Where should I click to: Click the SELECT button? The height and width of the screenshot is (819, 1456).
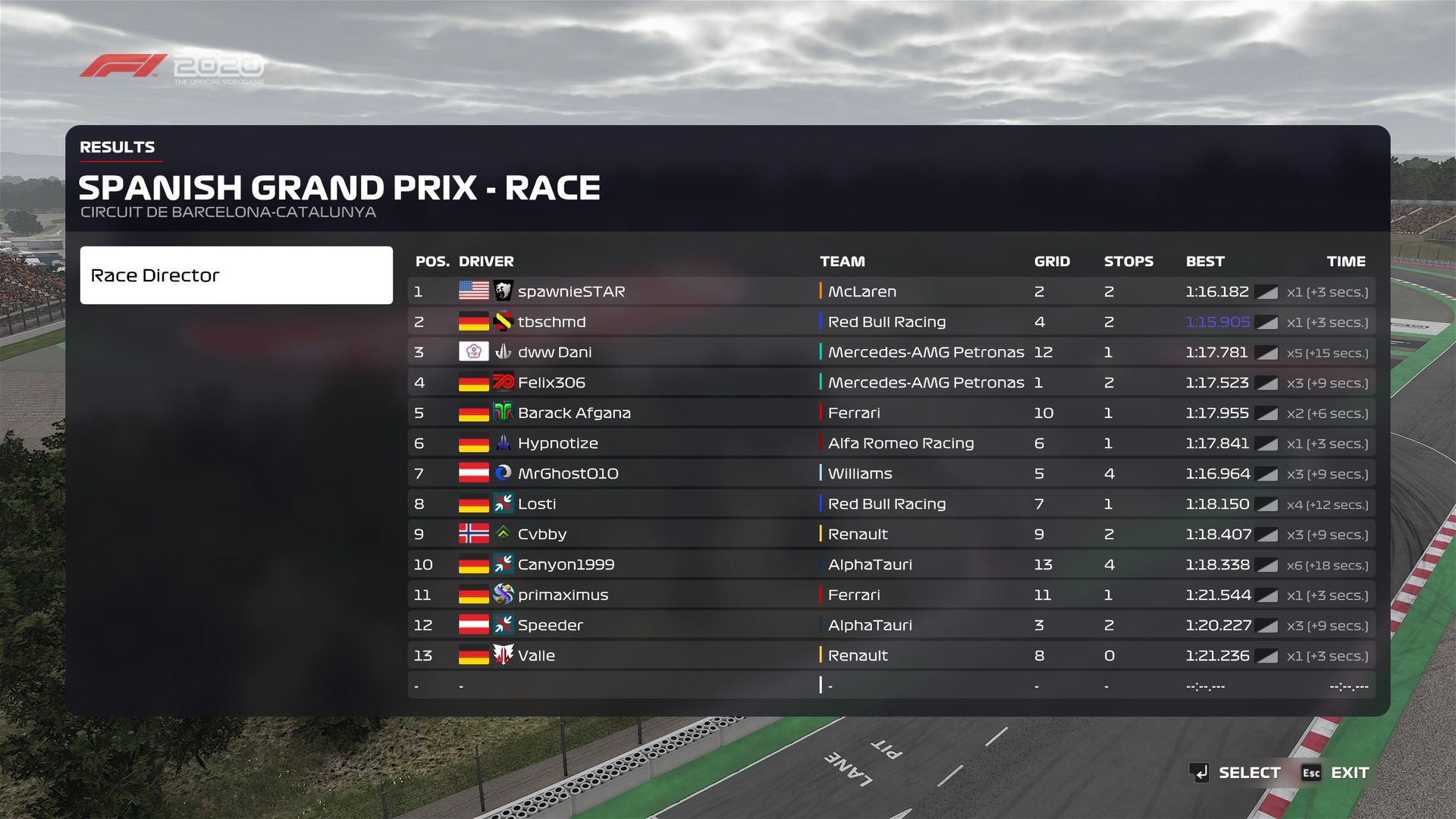[x=1236, y=773]
